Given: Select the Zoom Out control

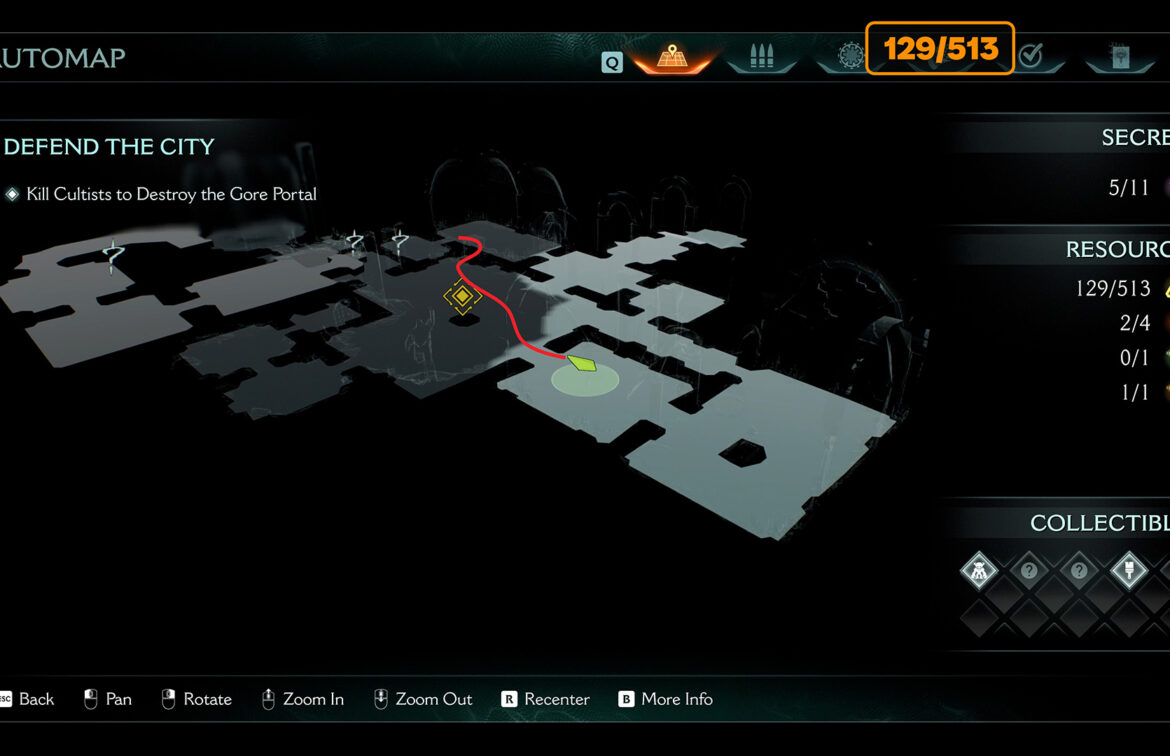Looking at the screenshot, I should pos(422,699).
